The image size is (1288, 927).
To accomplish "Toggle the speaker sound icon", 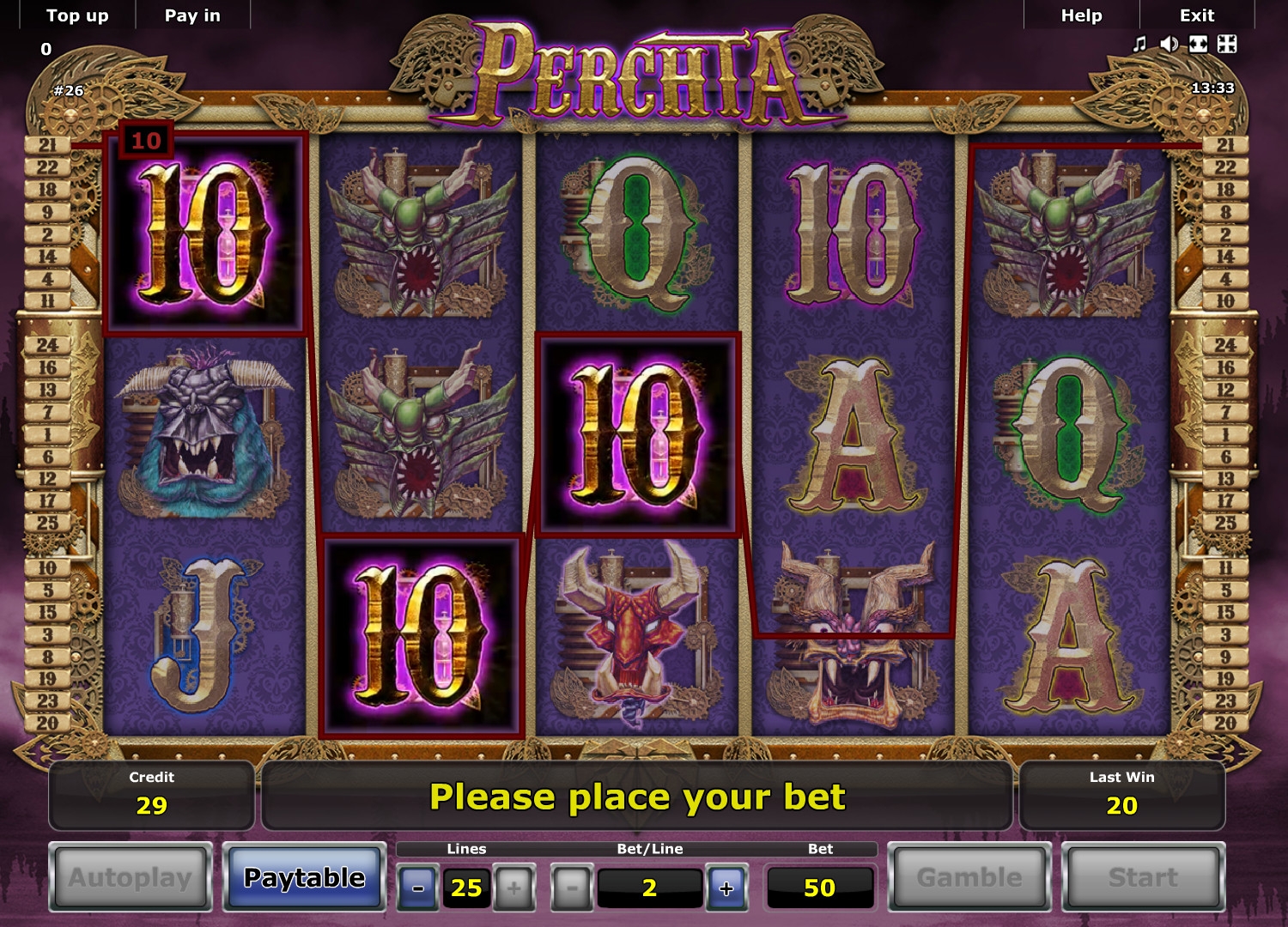I will coord(1169,44).
